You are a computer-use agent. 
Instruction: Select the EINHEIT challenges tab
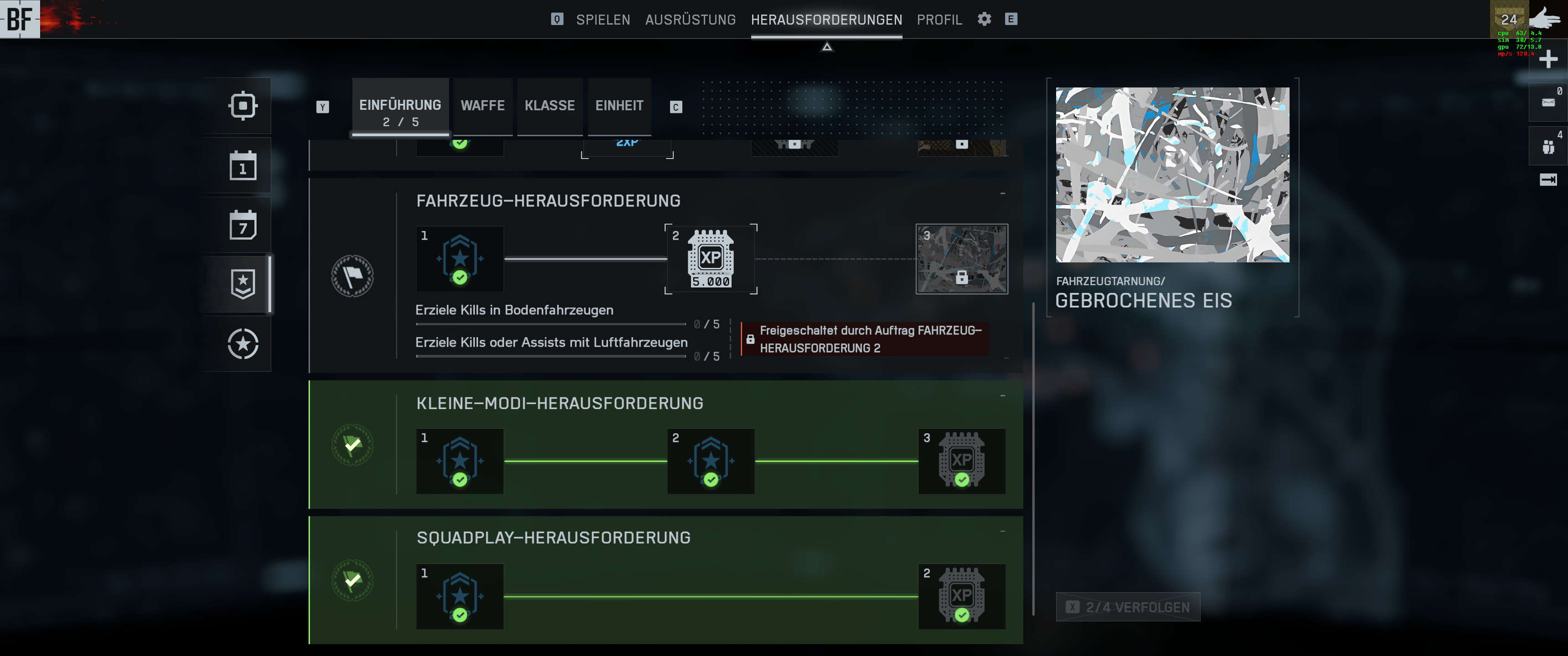pos(619,106)
